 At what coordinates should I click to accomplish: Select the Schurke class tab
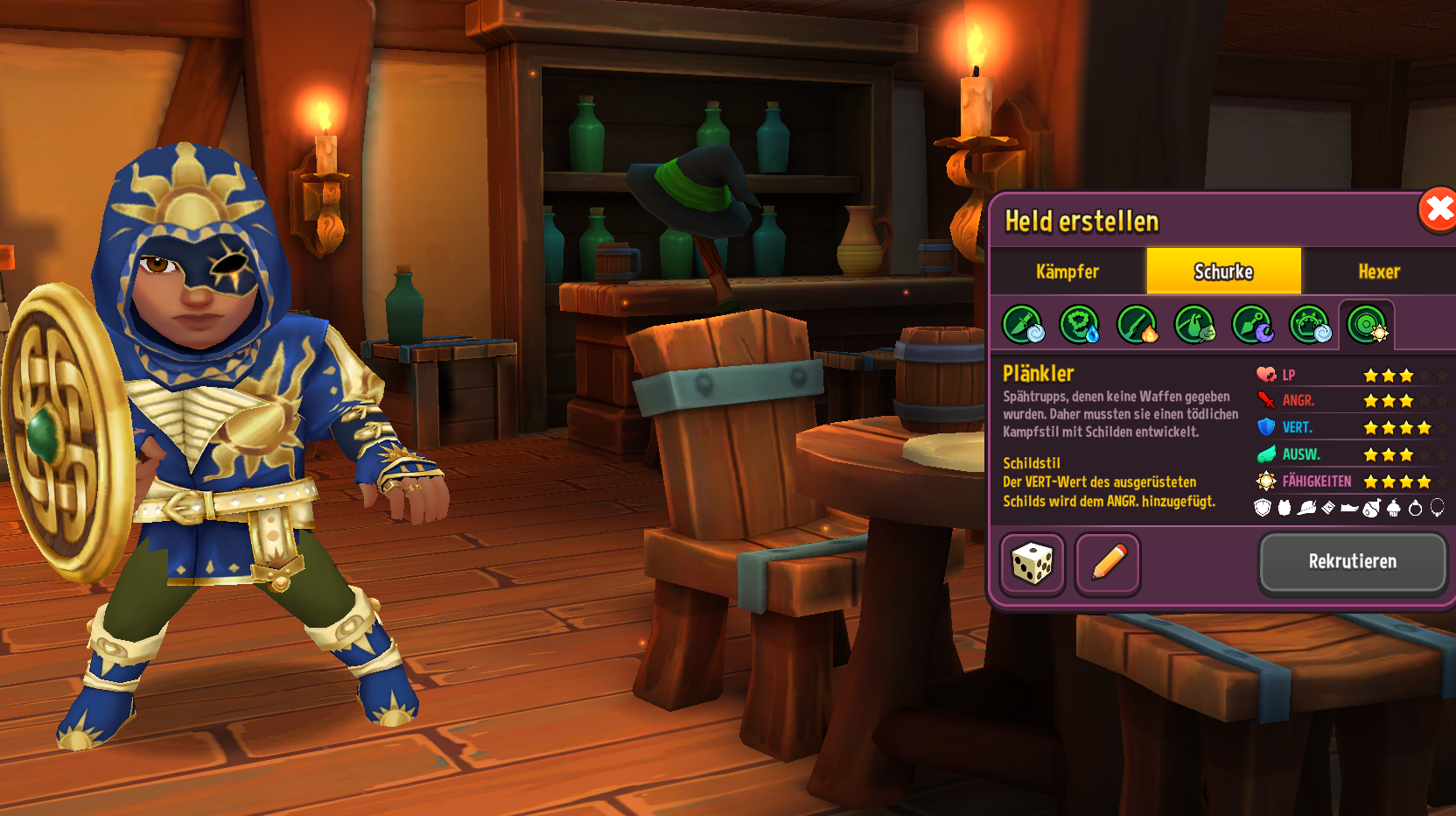pos(1223,271)
